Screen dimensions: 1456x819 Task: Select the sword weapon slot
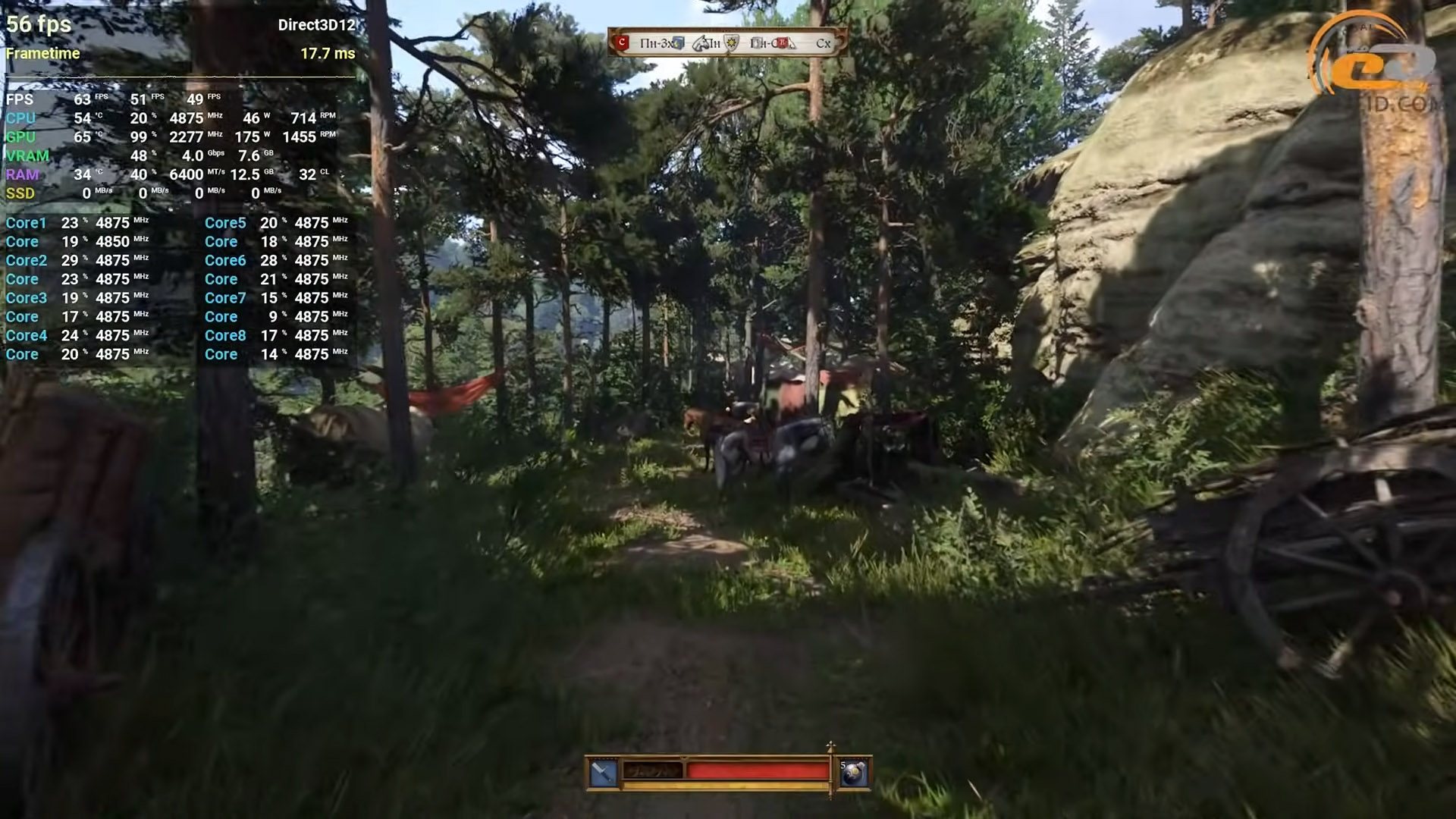(x=604, y=773)
